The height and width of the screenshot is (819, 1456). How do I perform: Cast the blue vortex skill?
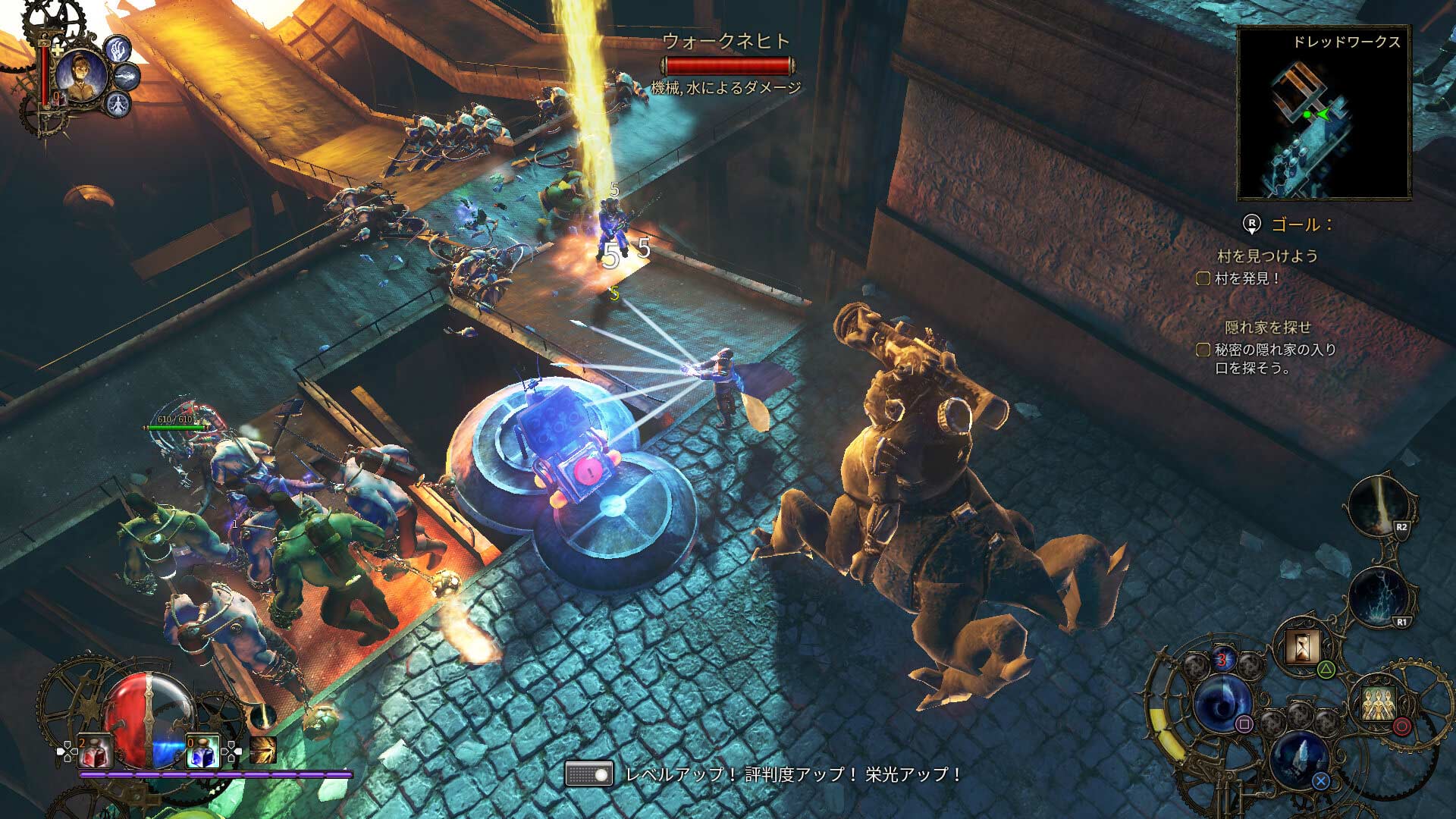click(x=1222, y=704)
